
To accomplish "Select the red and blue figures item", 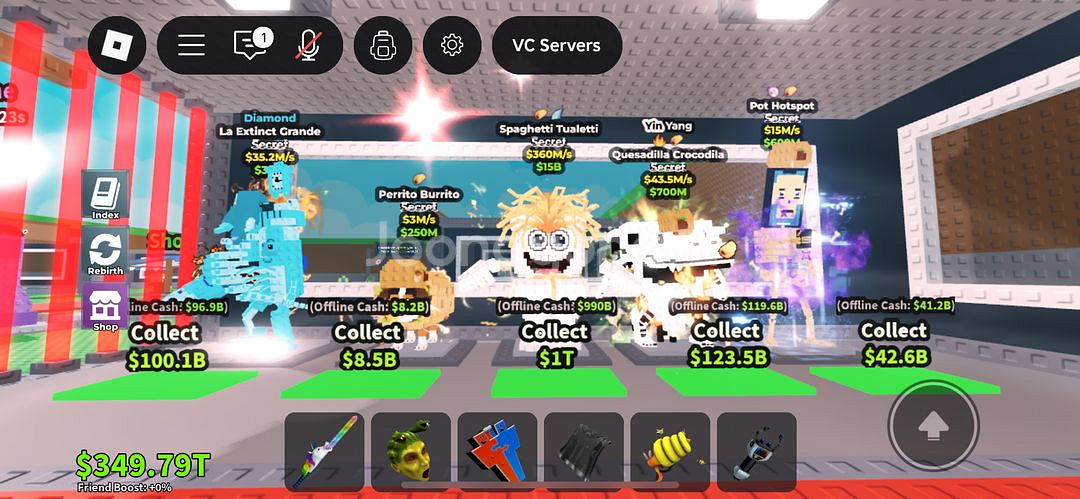I will click(x=497, y=452).
